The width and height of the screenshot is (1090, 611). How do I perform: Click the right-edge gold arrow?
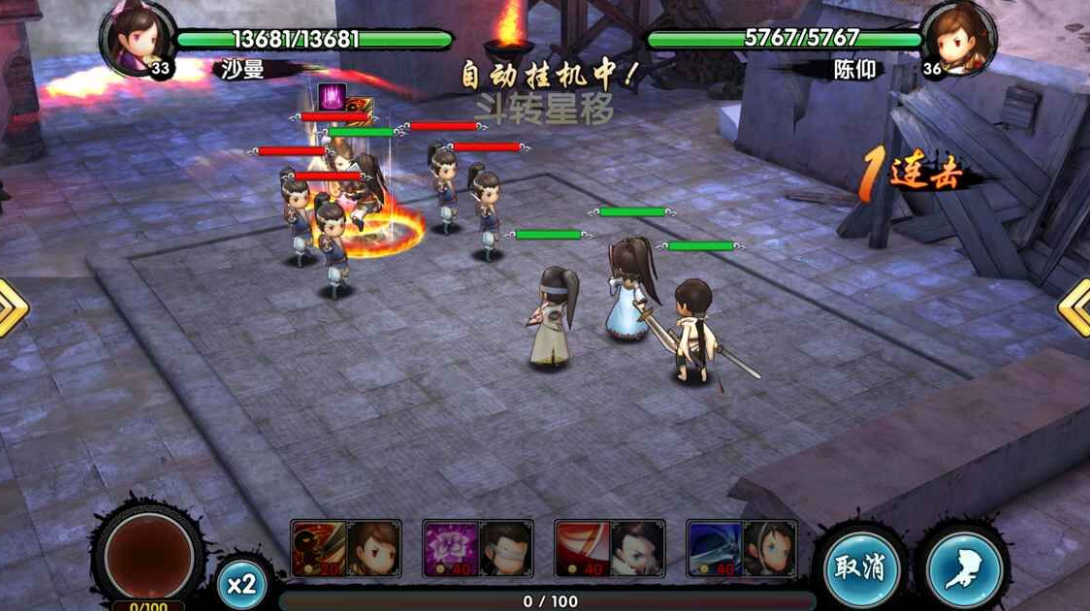[x=1076, y=306]
